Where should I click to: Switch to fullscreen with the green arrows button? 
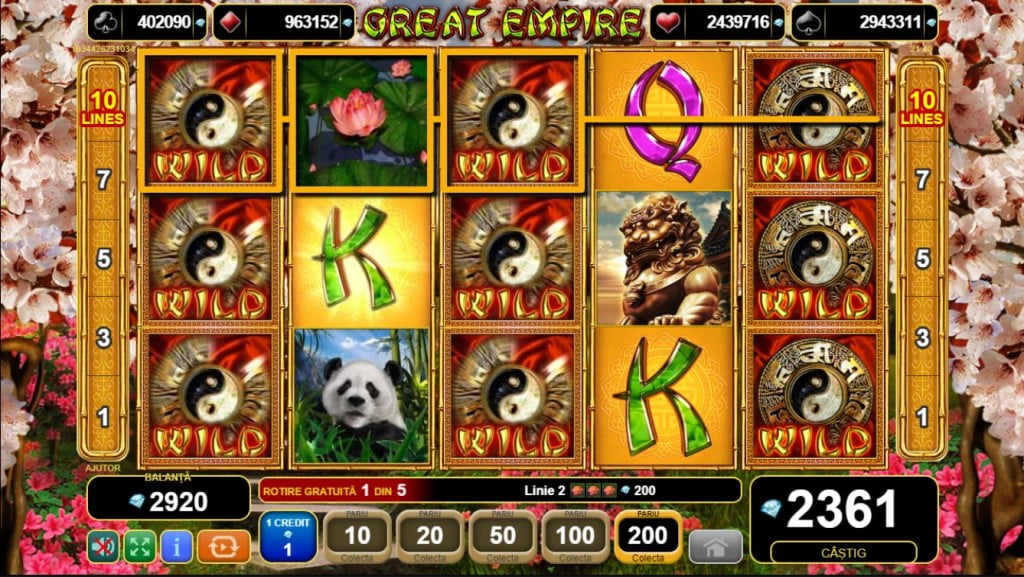(139, 546)
